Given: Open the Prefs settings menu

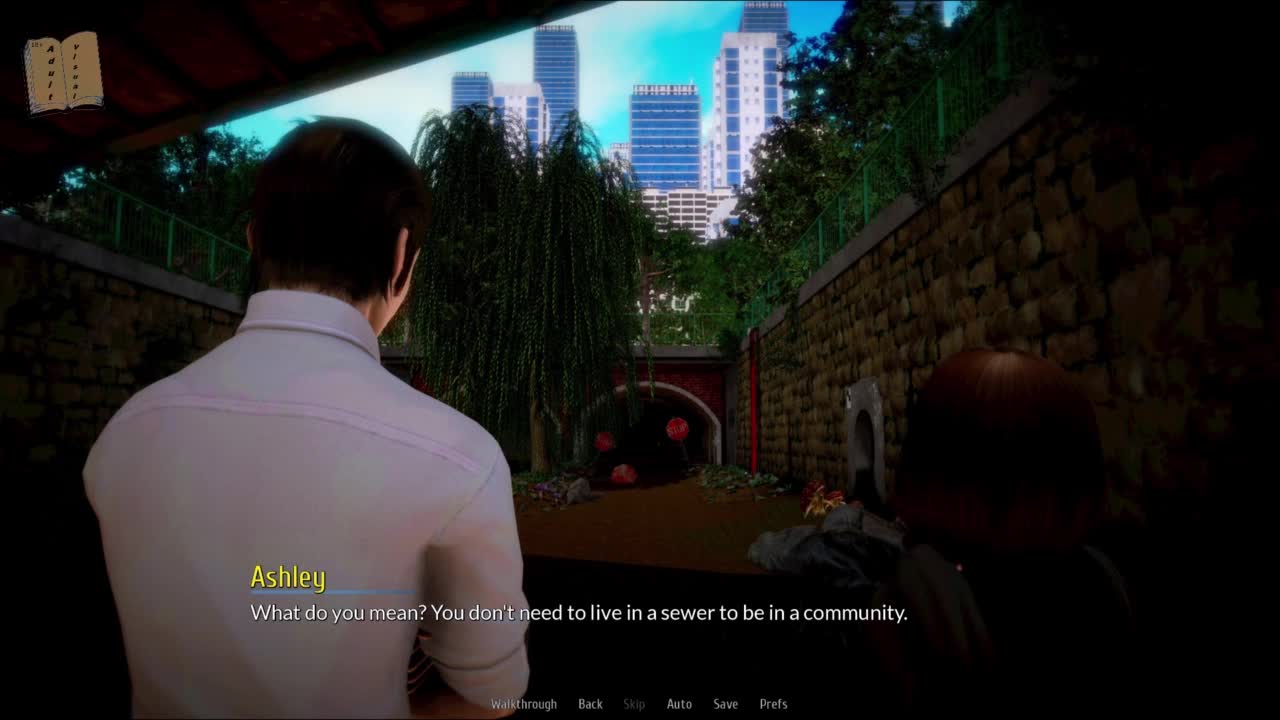Looking at the screenshot, I should tap(773, 704).
